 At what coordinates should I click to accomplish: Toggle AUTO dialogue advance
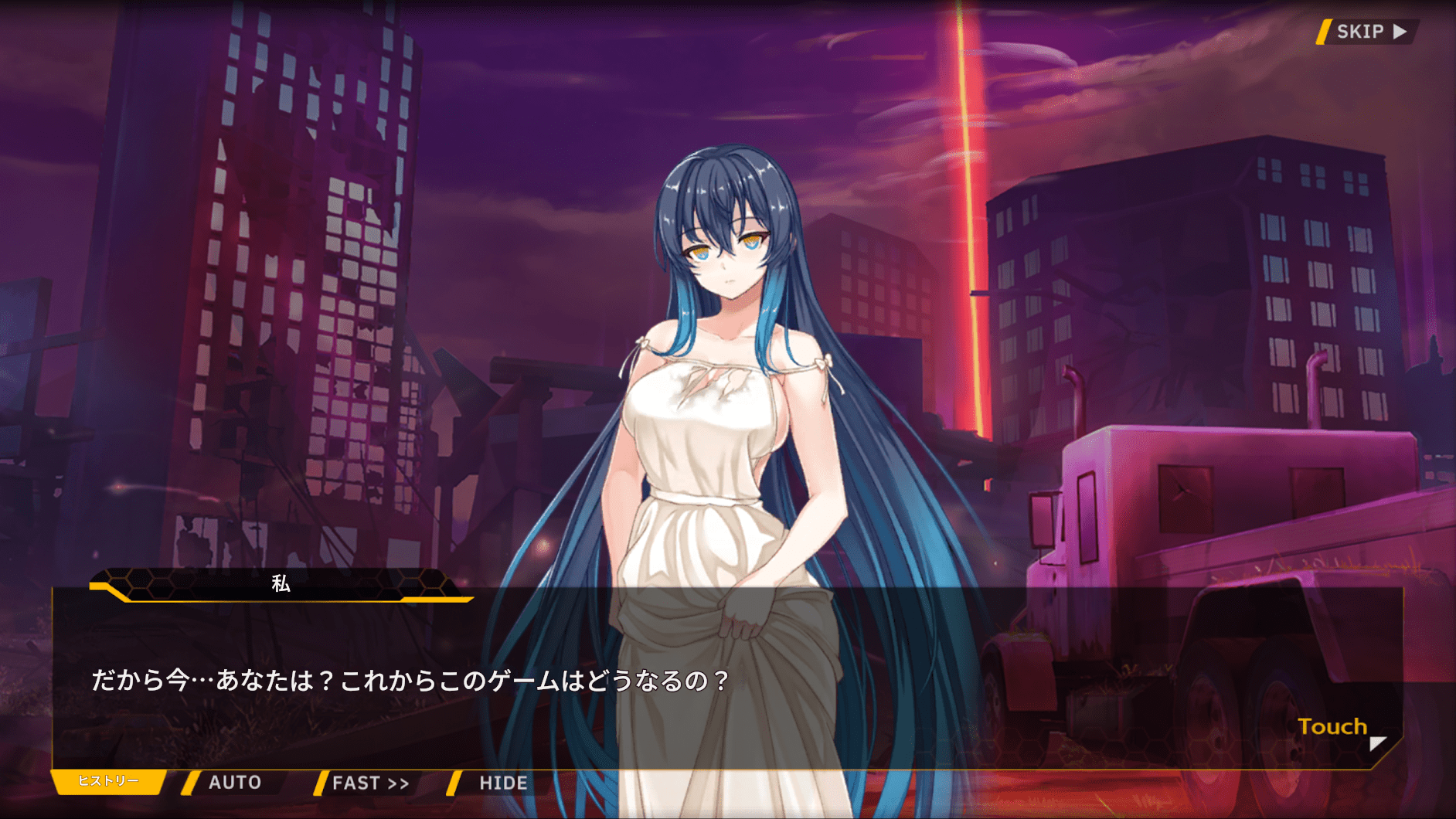233,783
